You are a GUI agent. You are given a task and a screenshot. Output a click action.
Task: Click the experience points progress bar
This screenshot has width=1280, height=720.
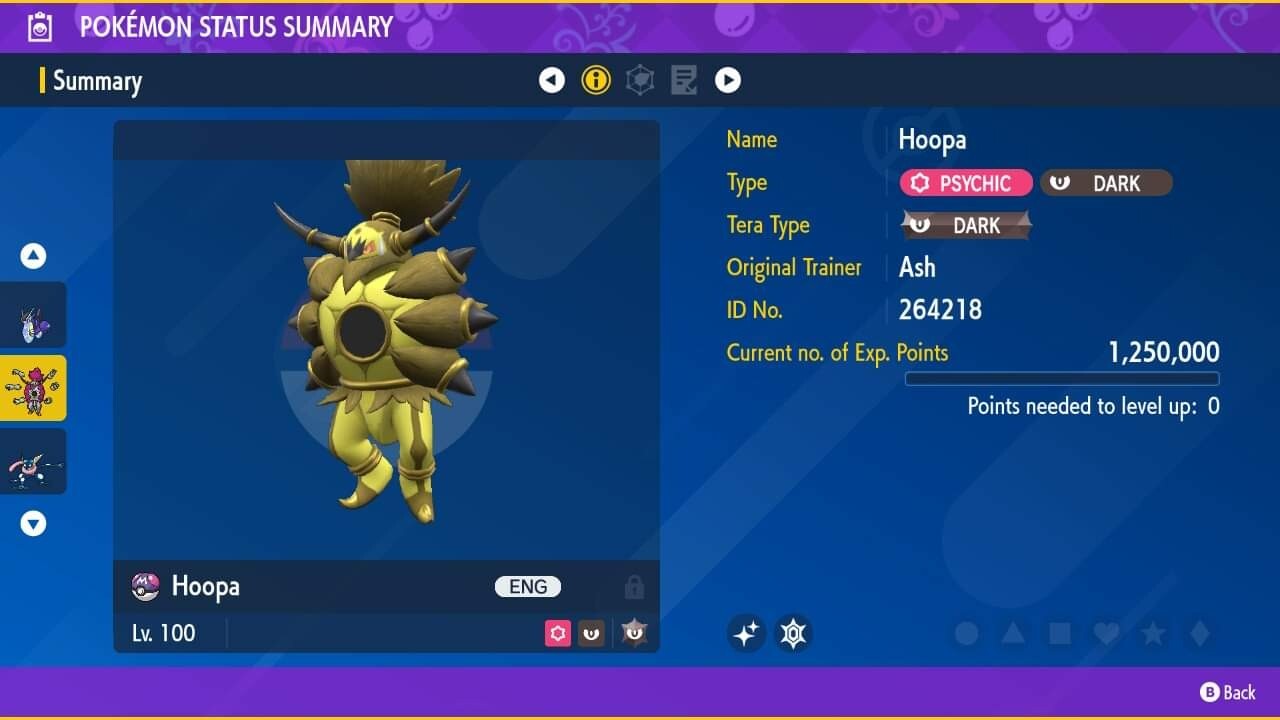click(x=1062, y=379)
